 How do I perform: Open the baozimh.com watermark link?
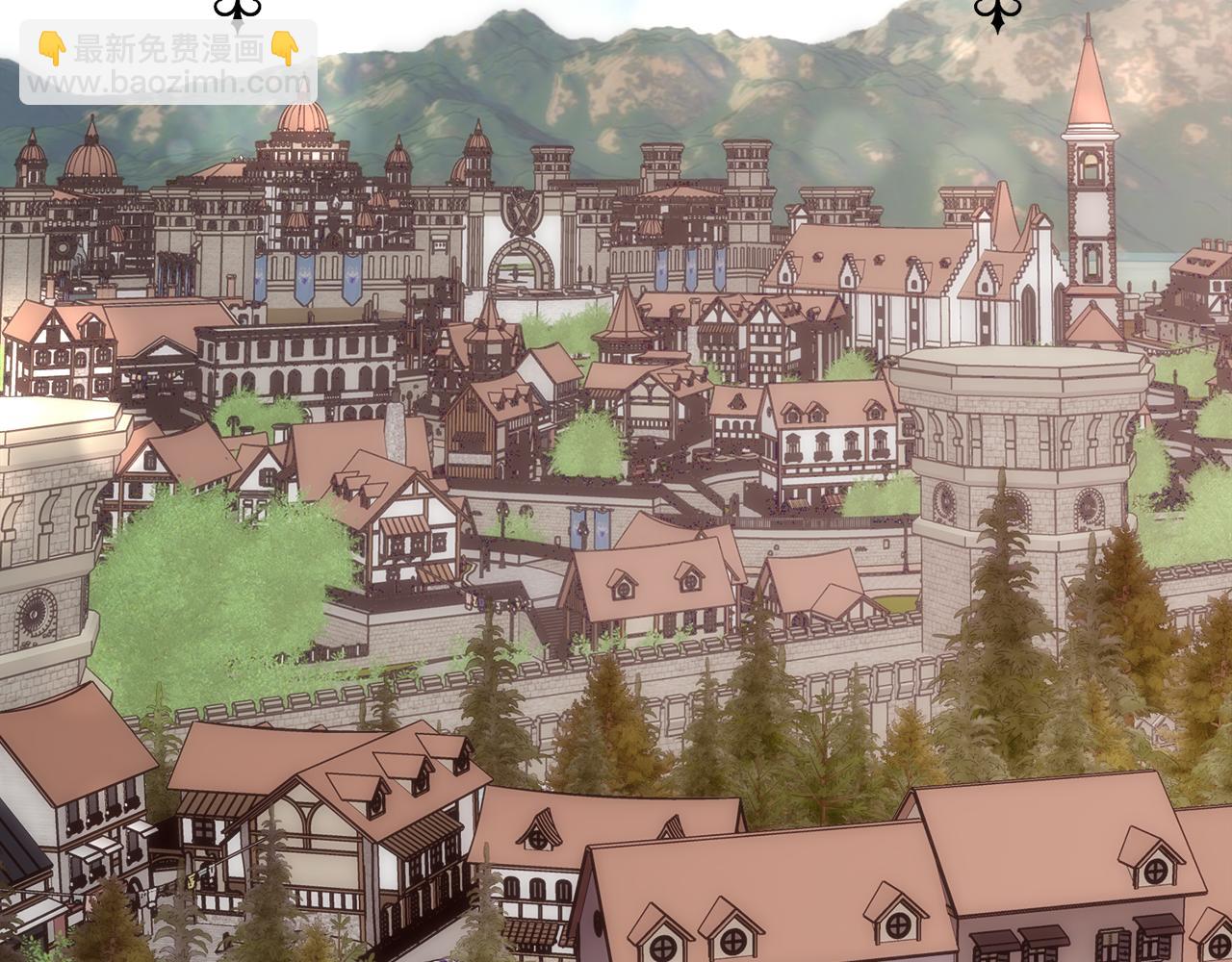click(168, 82)
